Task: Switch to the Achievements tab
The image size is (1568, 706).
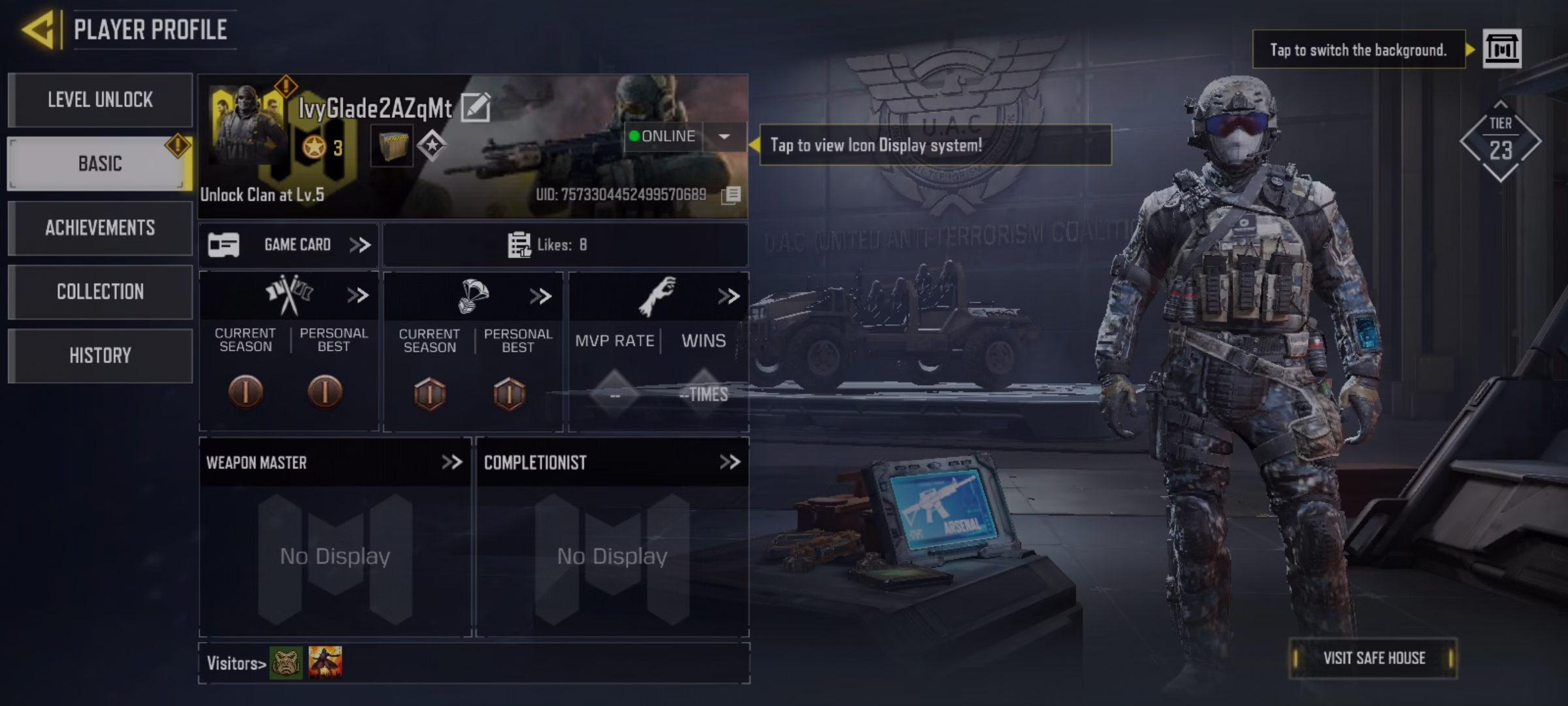Action: coord(100,228)
